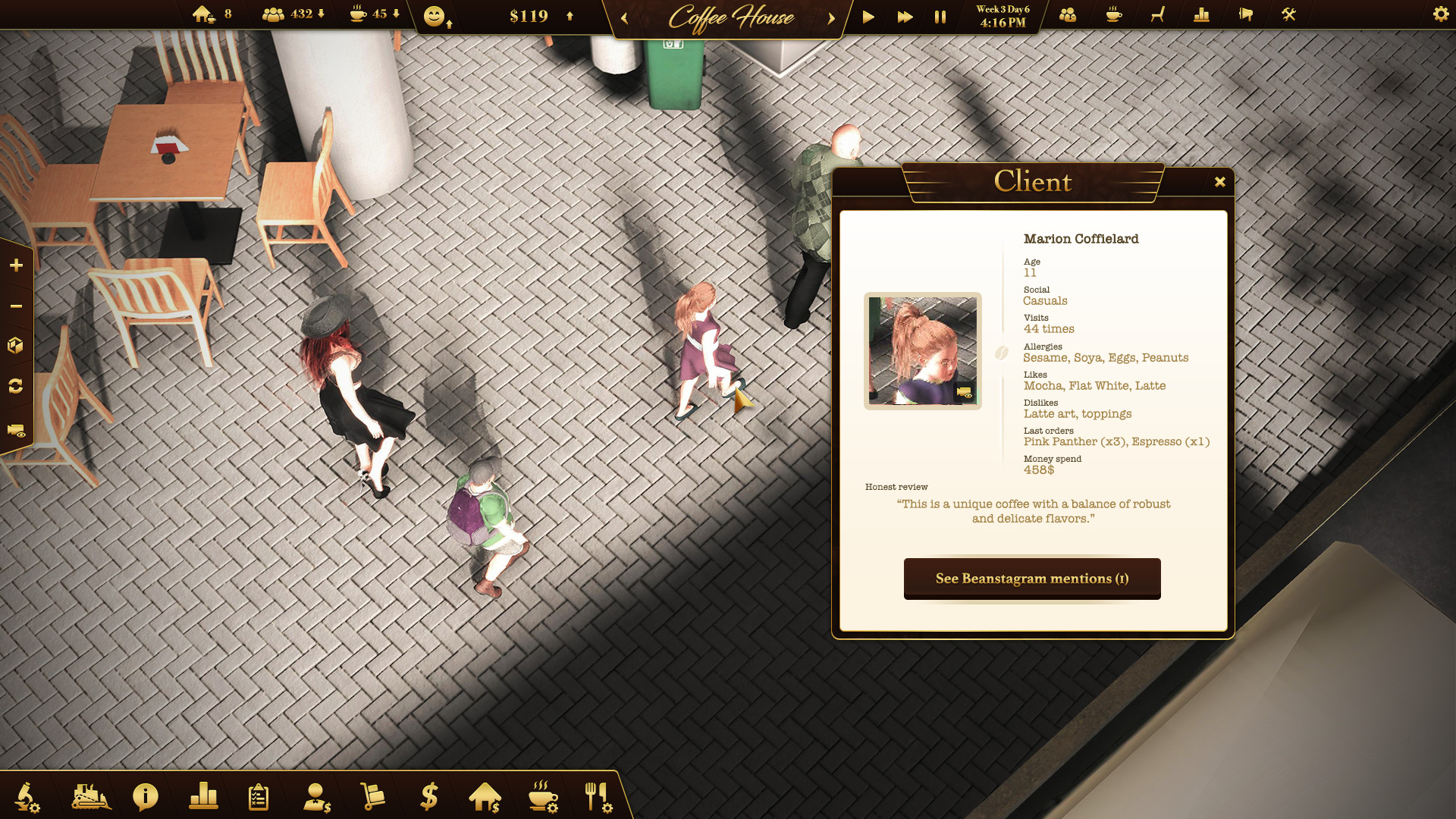Open the coffee recipe settings icon
The width and height of the screenshot is (1456, 819).
coord(543,796)
